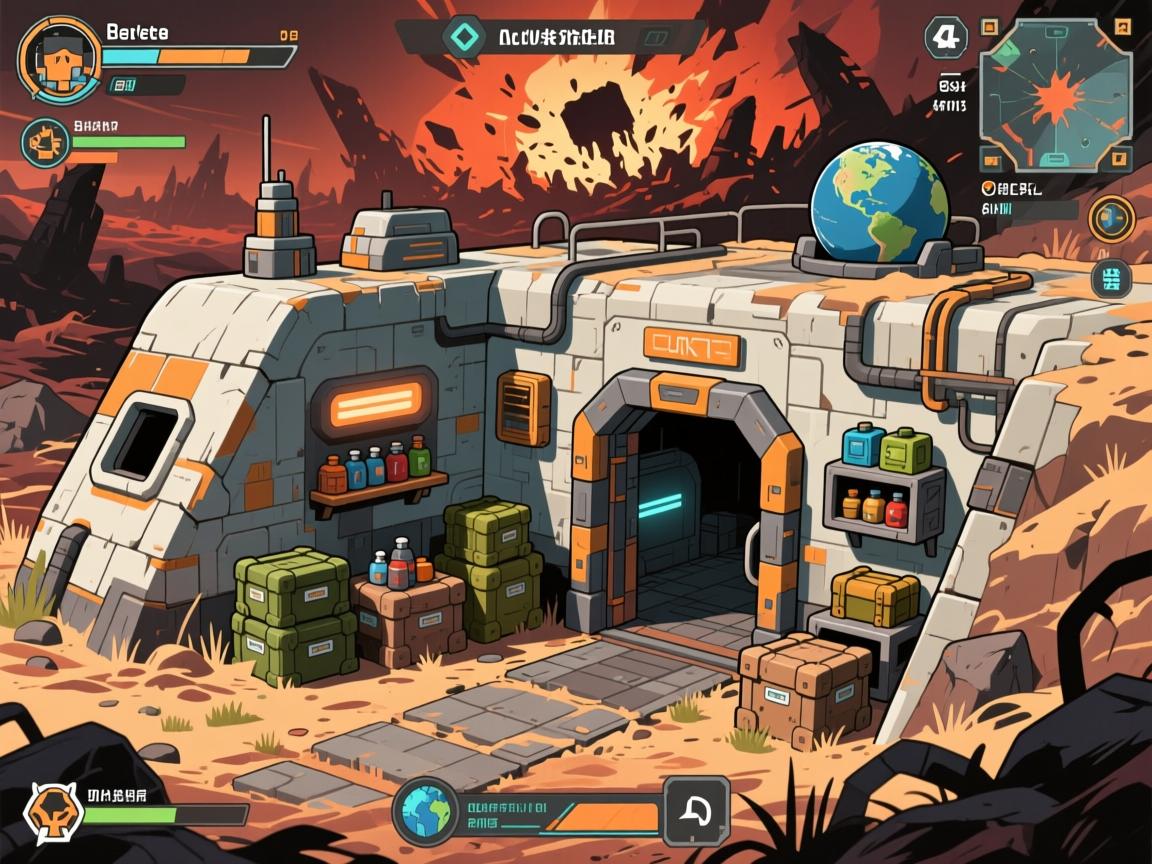Select the orange beast emblem icon

tap(49, 806)
